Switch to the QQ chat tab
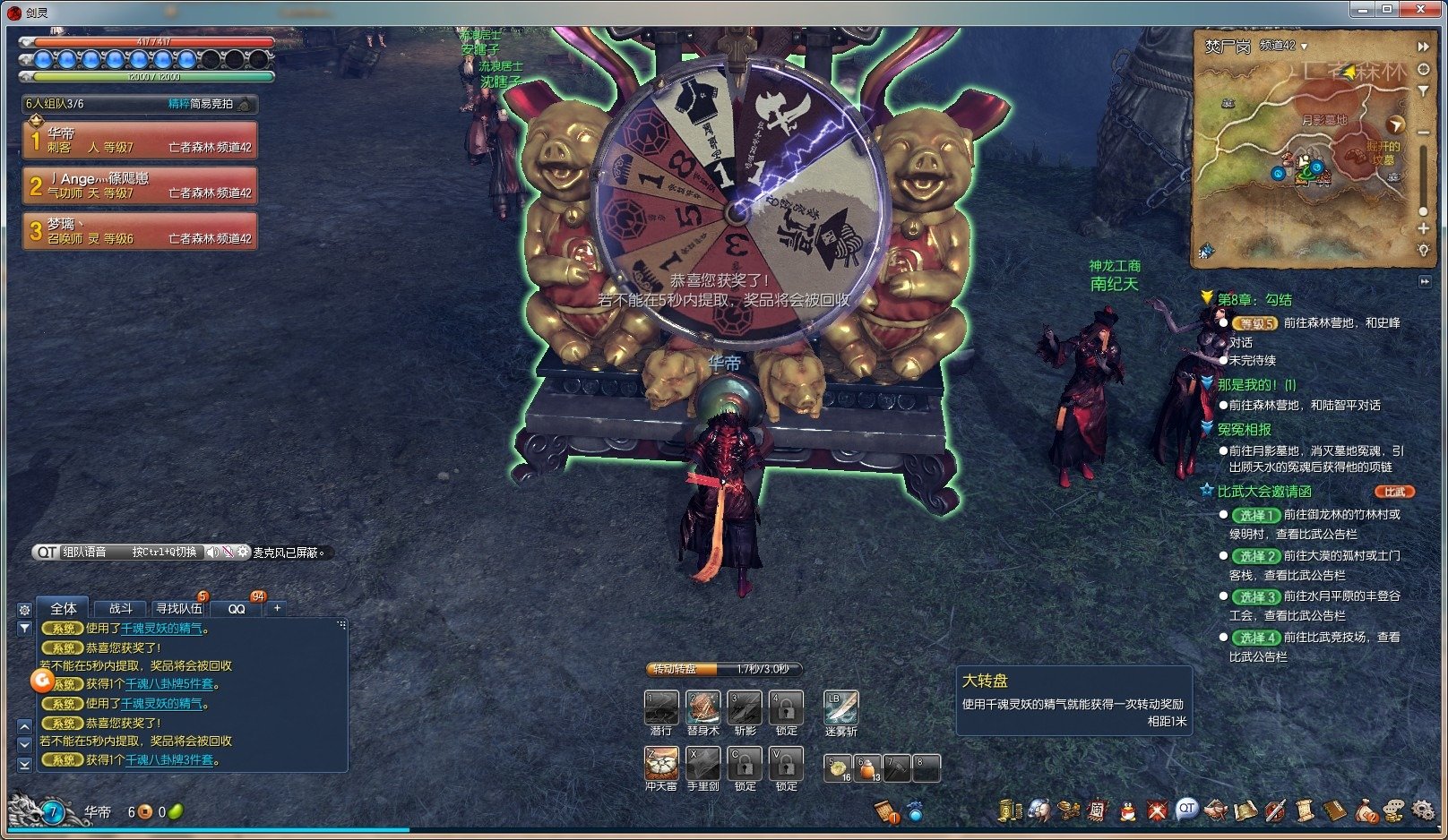The height and width of the screenshot is (840, 1448). click(x=237, y=608)
